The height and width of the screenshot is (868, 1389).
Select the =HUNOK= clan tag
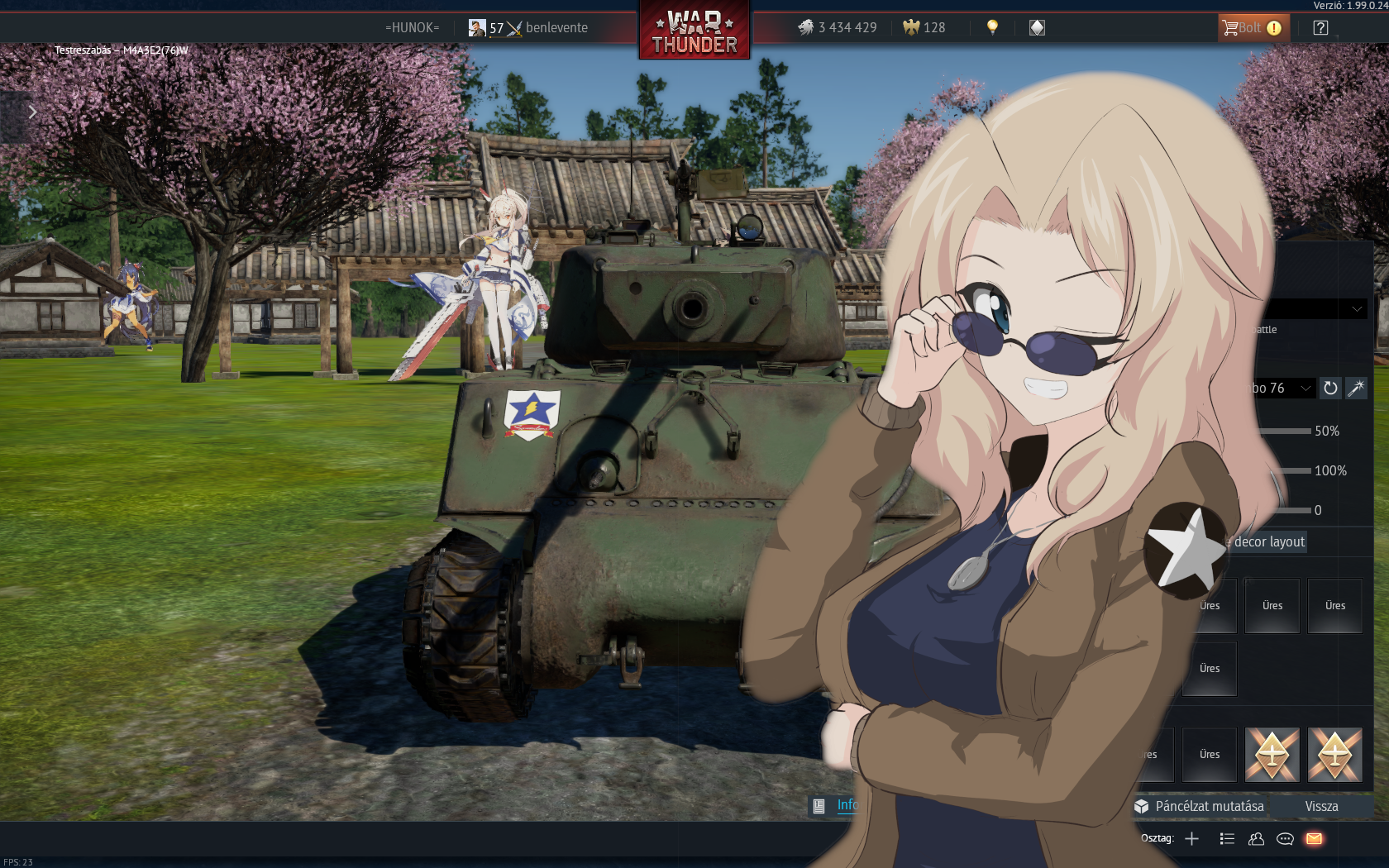[x=412, y=27]
